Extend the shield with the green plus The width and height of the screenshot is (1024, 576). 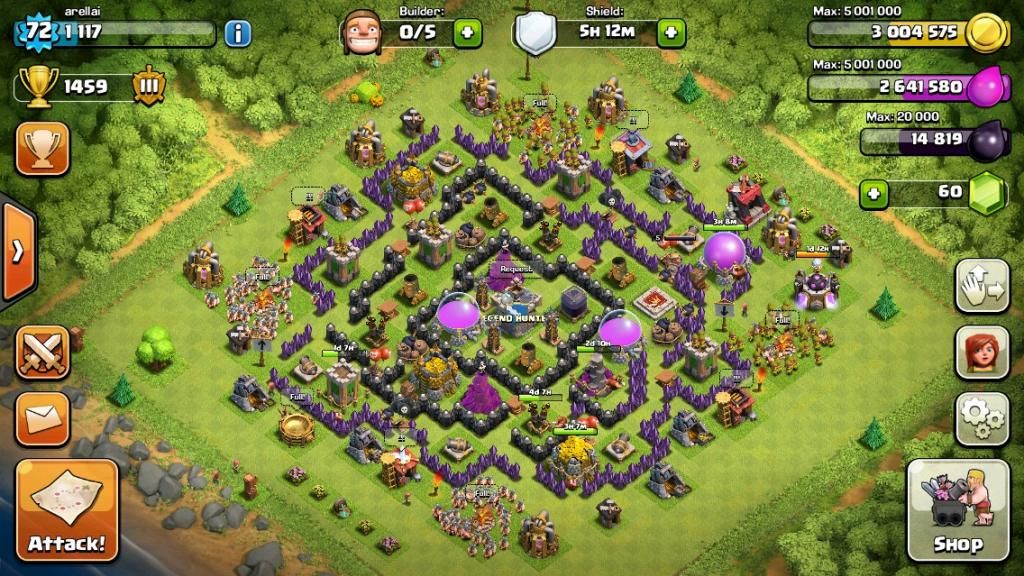[671, 32]
